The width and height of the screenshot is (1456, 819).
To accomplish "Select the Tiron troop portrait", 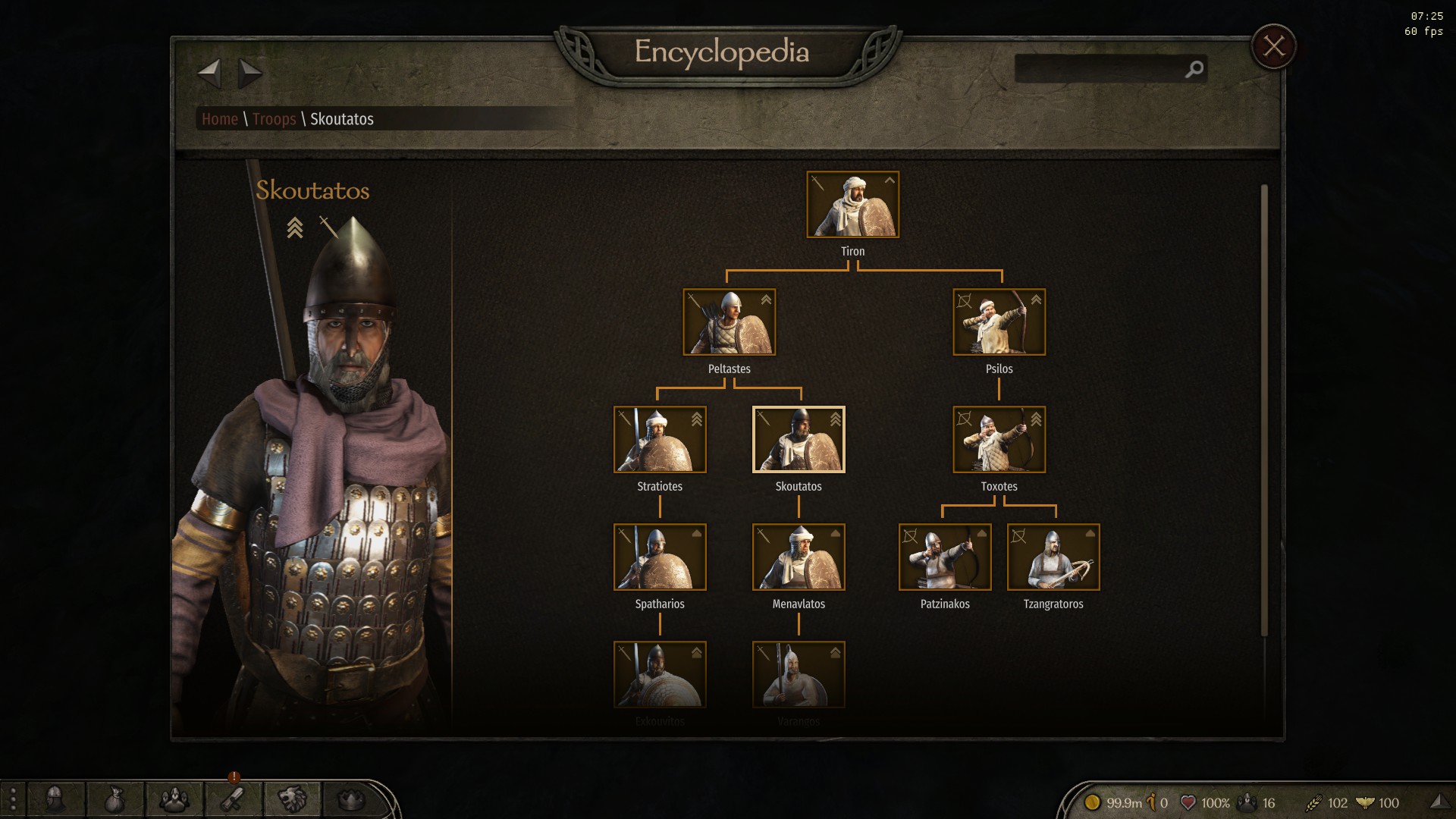I will click(852, 205).
